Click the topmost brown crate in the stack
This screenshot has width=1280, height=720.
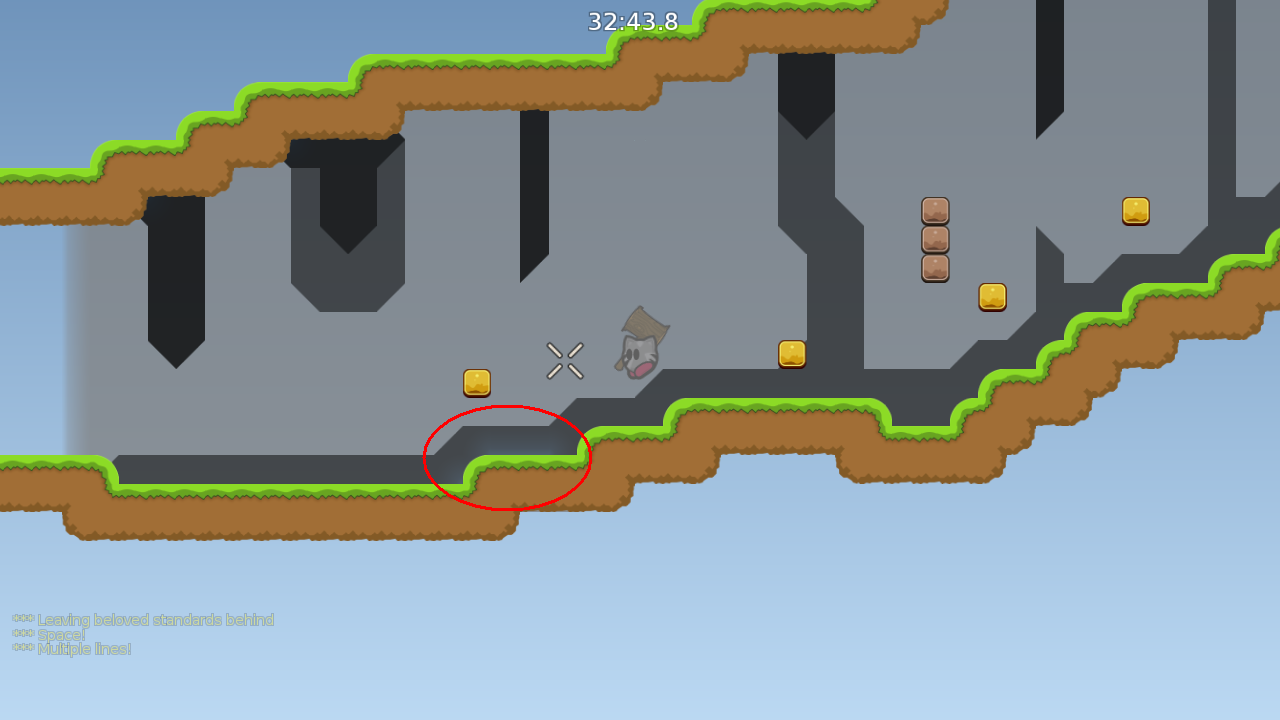[934, 211]
